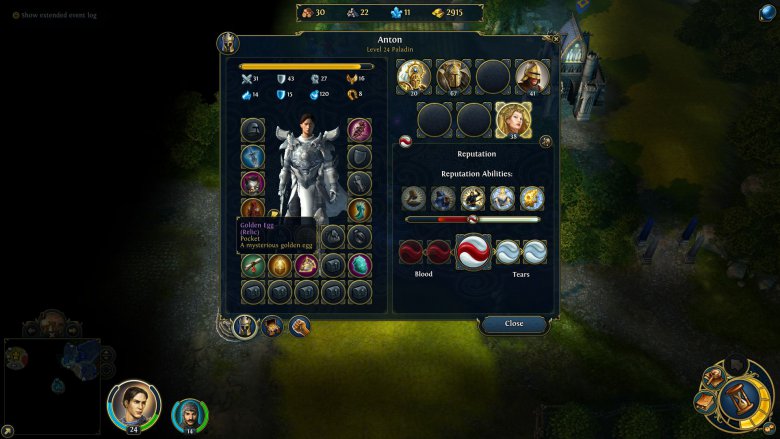Image resolution: width=780 pixels, height=439 pixels.
Task: Select Anton's level 24 hero portrait
Action: click(133, 405)
